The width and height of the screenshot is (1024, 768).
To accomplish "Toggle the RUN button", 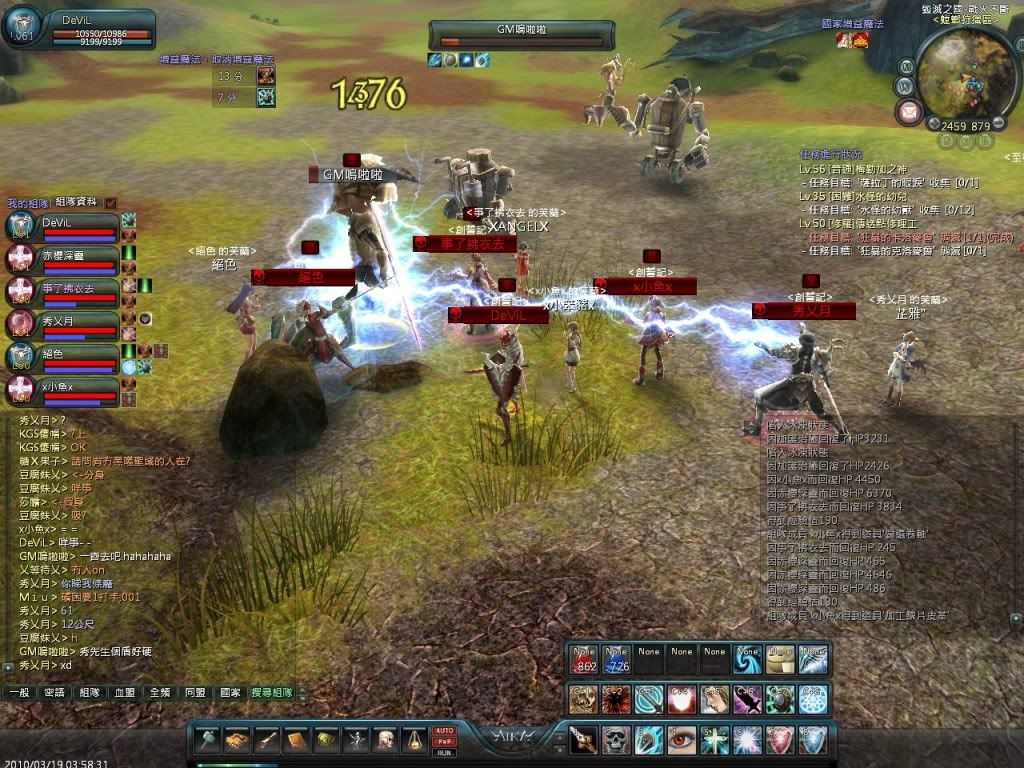I will 445,752.
